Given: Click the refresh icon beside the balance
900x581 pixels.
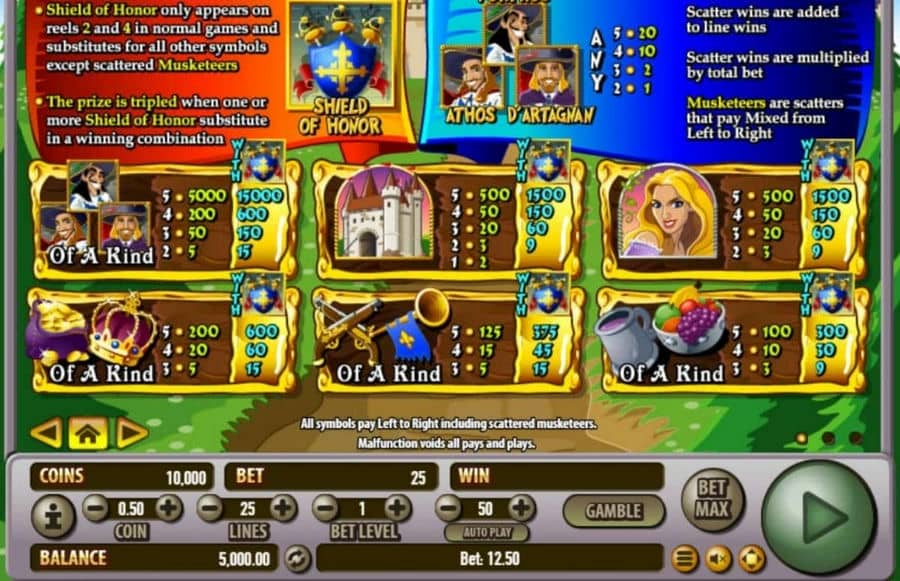Looking at the screenshot, I should click(x=297, y=558).
